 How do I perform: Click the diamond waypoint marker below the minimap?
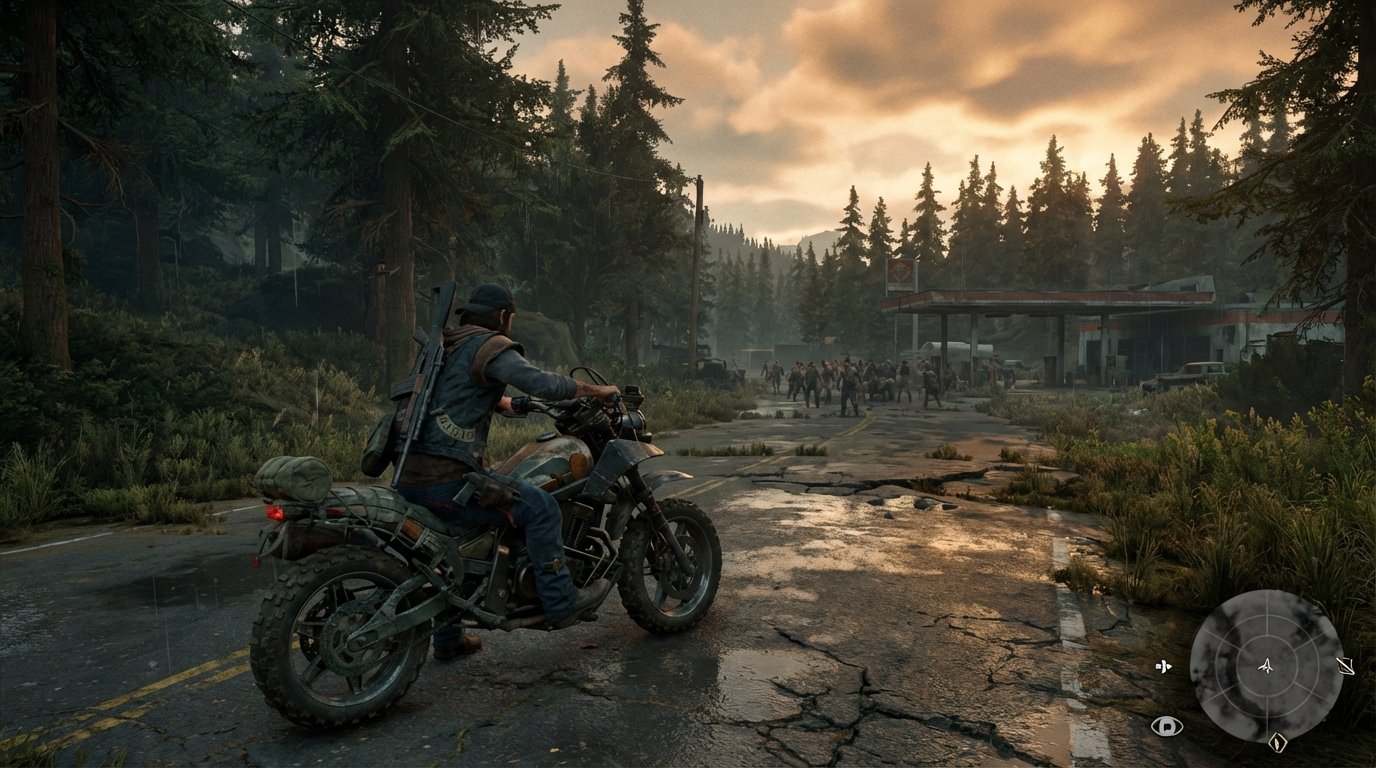pyautogui.click(x=1279, y=742)
